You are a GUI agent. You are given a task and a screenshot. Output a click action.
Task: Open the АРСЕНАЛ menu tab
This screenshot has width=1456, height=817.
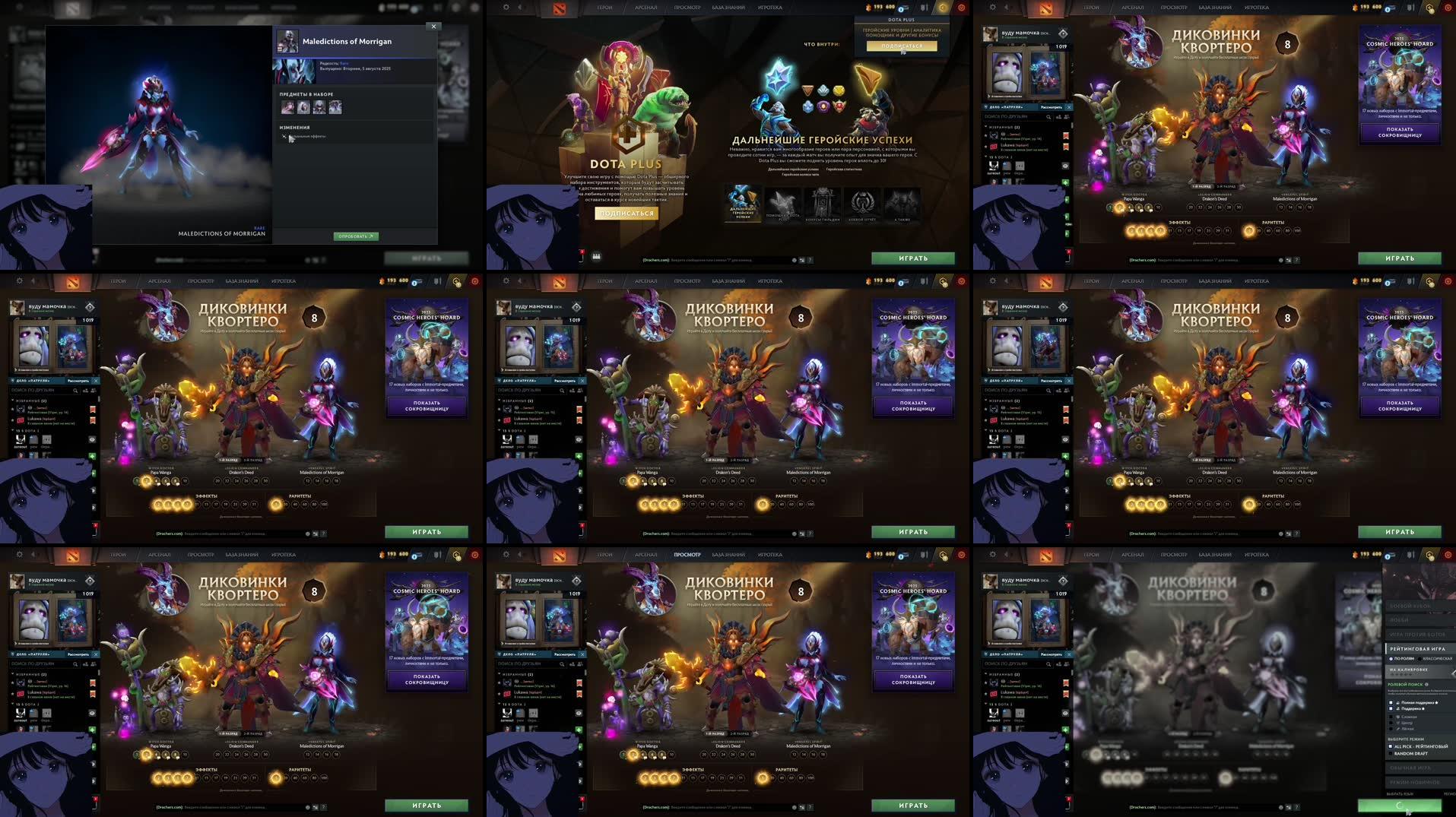click(1132, 555)
